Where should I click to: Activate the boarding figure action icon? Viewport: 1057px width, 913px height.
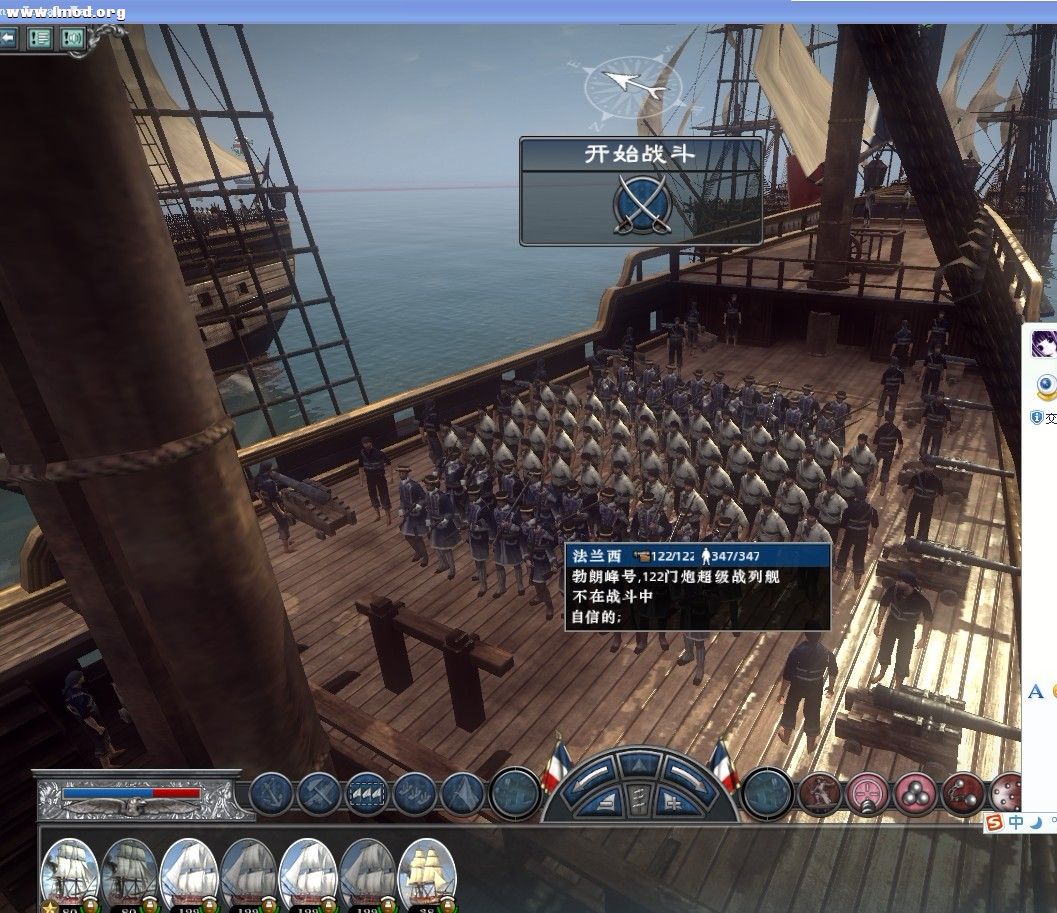(819, 793)
